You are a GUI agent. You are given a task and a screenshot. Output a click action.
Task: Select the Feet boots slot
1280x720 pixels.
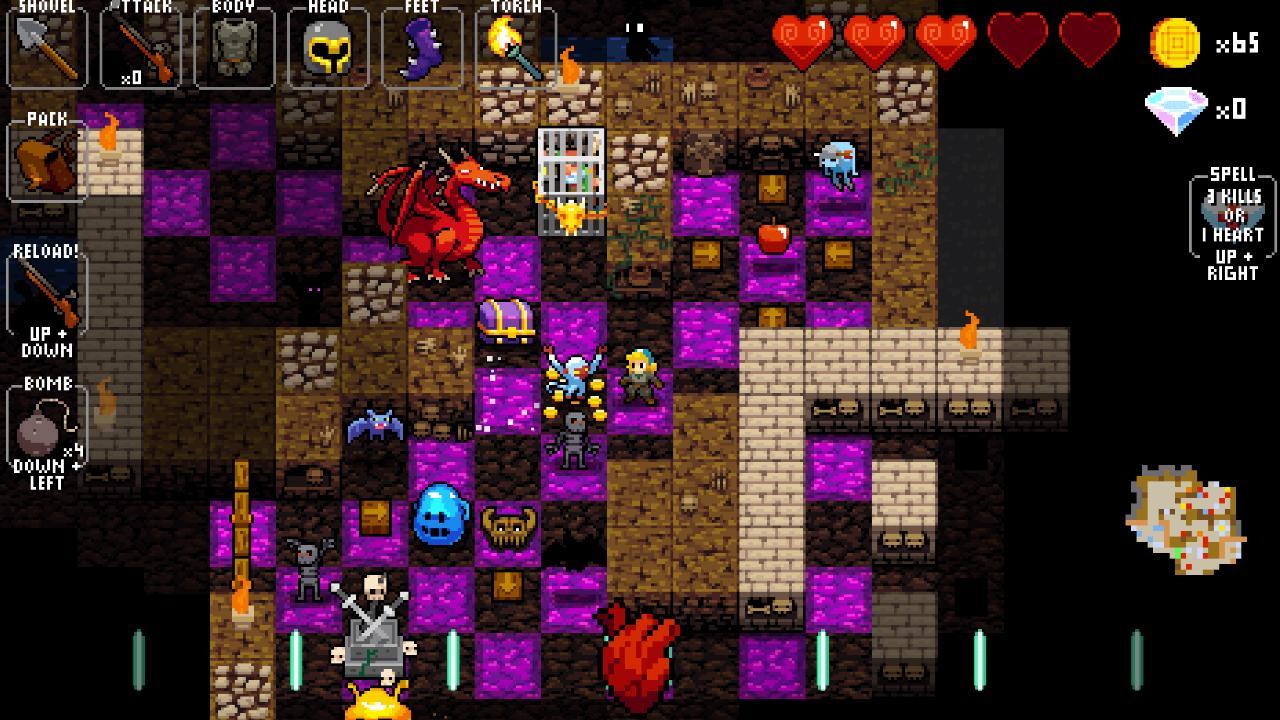pyautogui.click(x=421, y=46)
